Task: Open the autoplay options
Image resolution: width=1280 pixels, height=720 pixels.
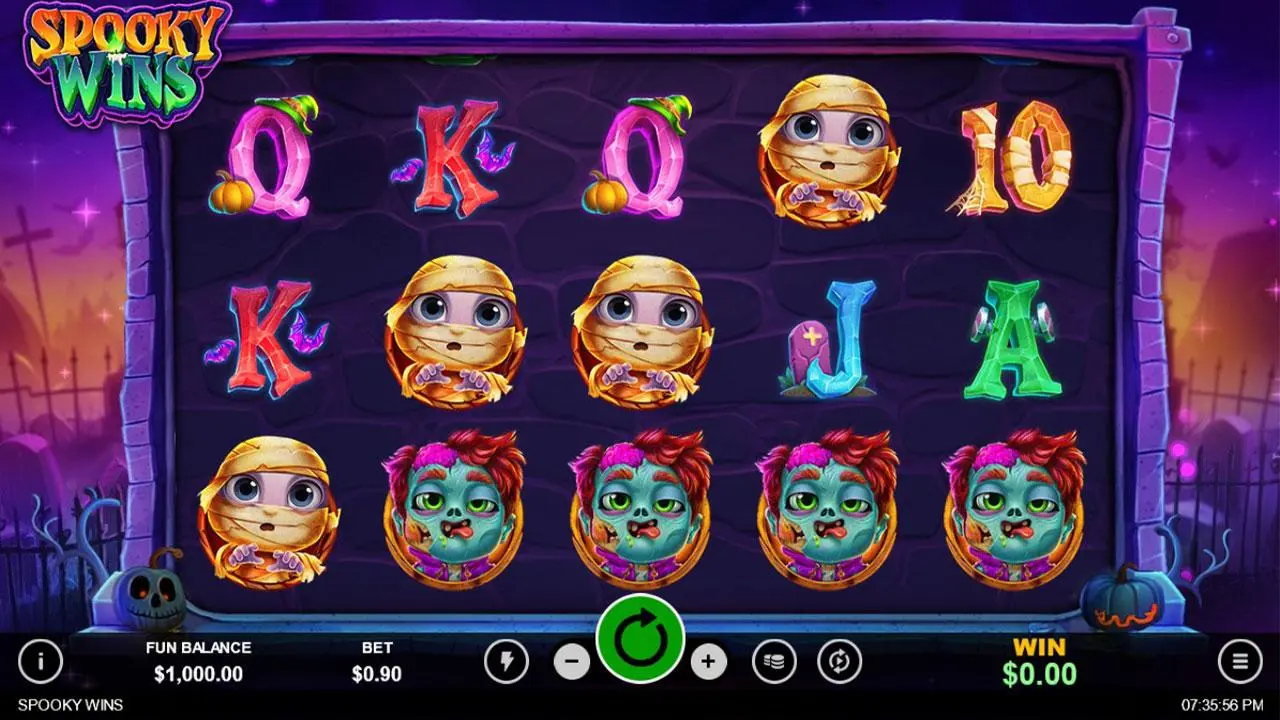Action: pyautogui.click(x=840, y=662)
